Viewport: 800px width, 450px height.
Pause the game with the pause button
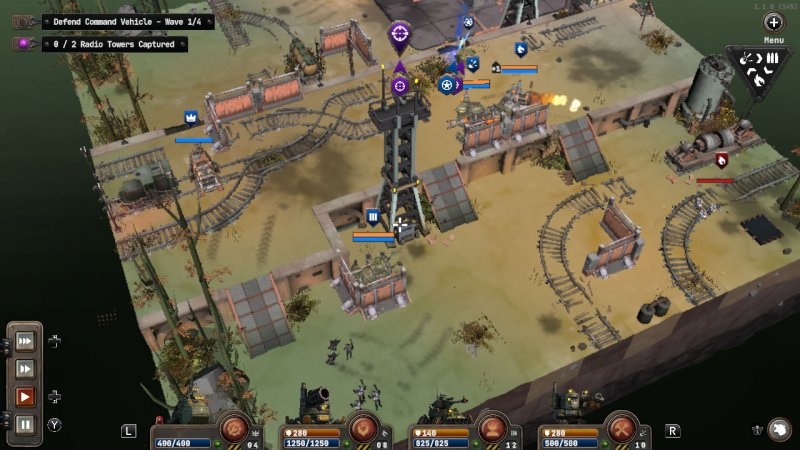[25, 424]
